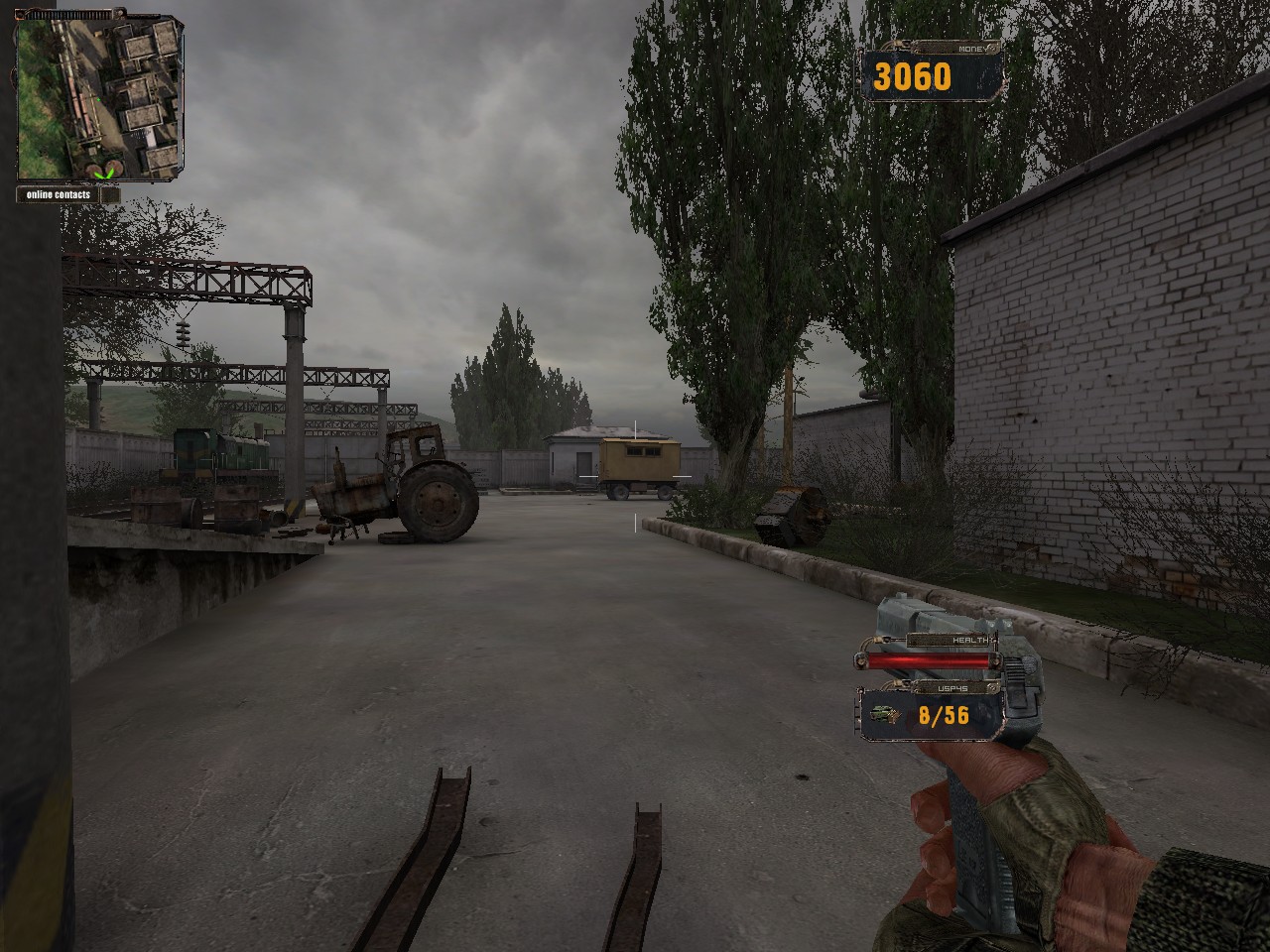The image size is (1270, 952).
Task: Click the USP45 weapon name plate
Action: pos(952,688)
